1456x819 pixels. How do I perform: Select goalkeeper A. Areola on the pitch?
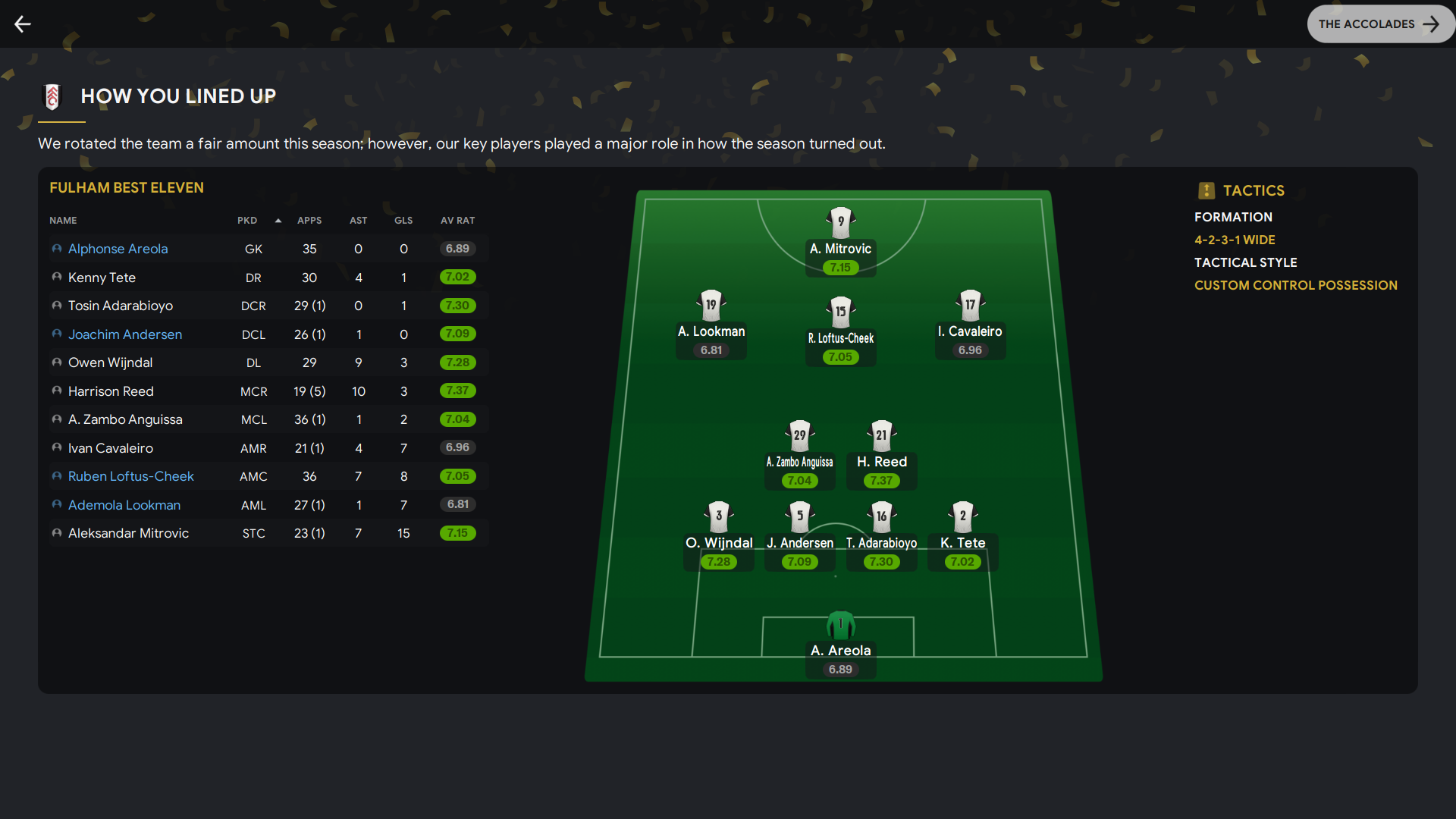(x=840, y=626)
